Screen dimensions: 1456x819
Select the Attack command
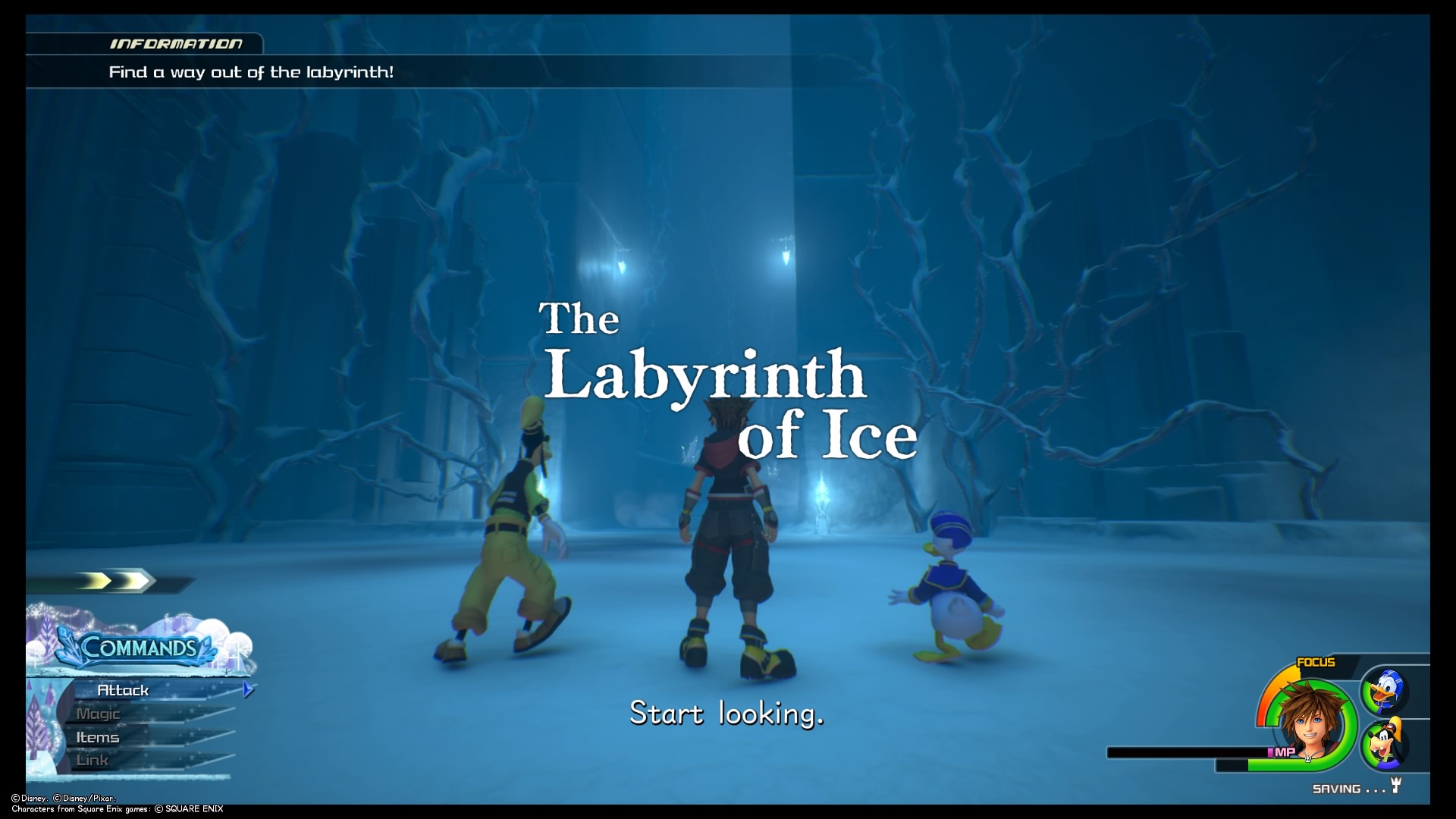(124, 690)
